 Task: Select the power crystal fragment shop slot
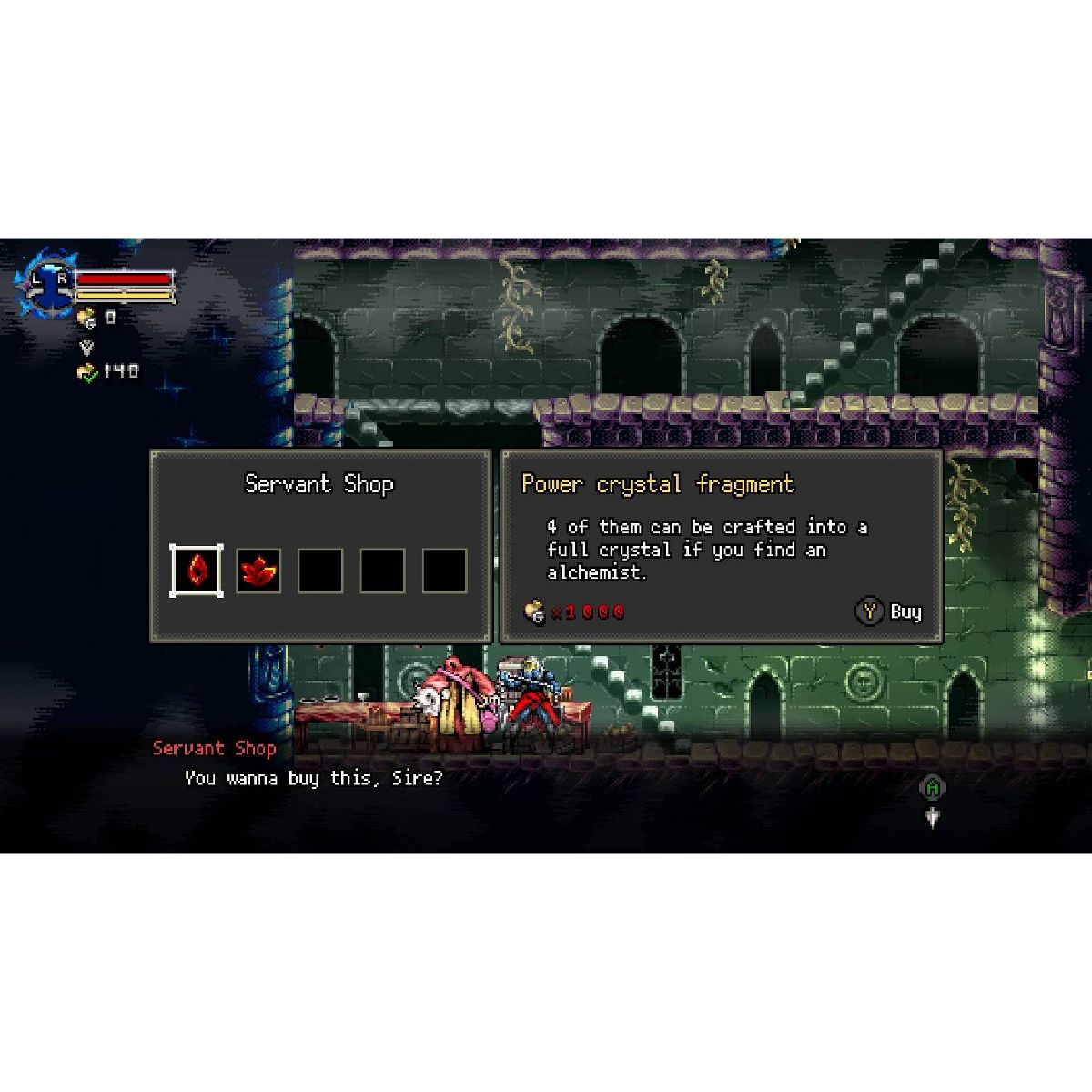pos(197,571)
